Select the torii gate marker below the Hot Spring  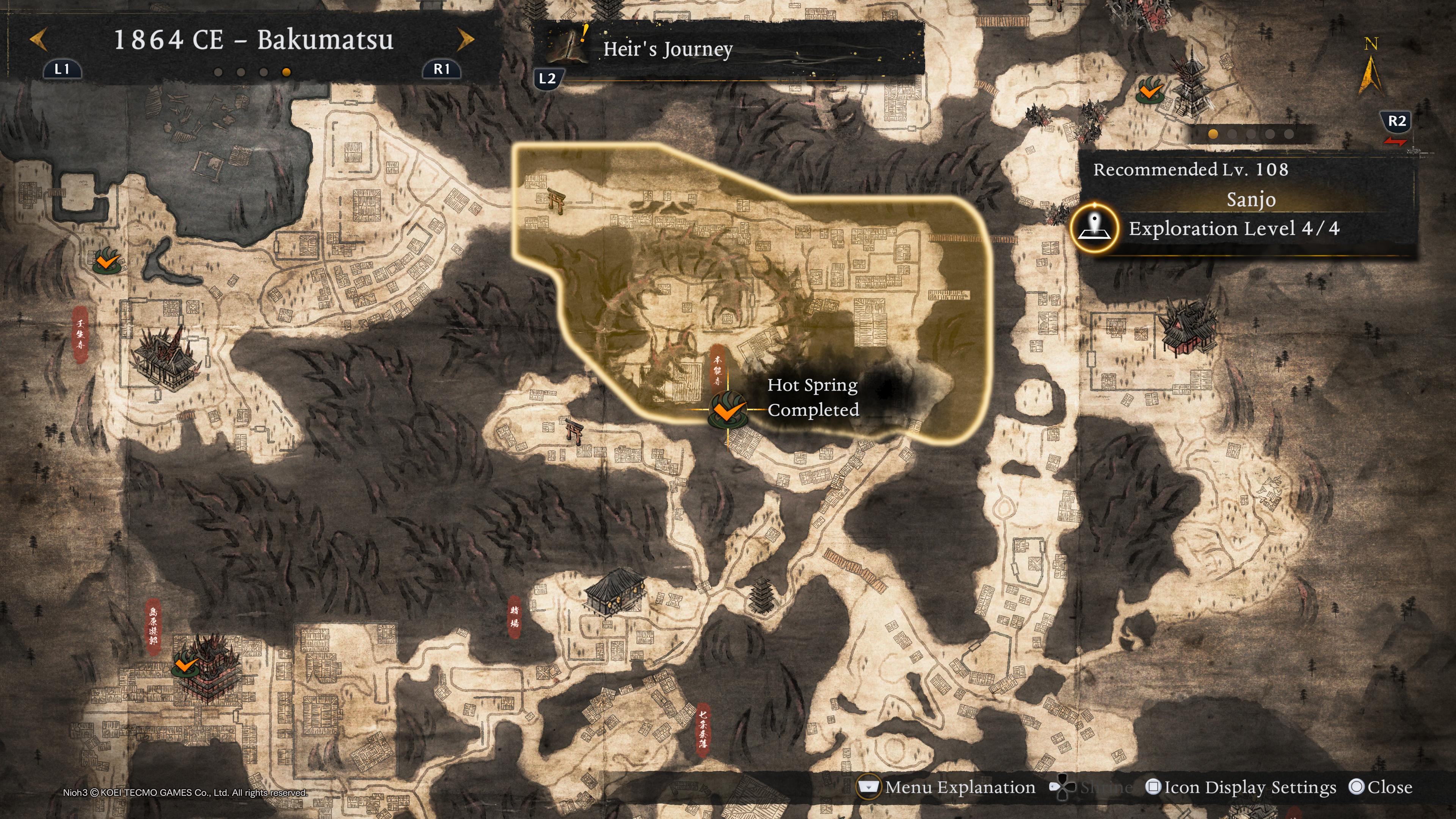574,431
